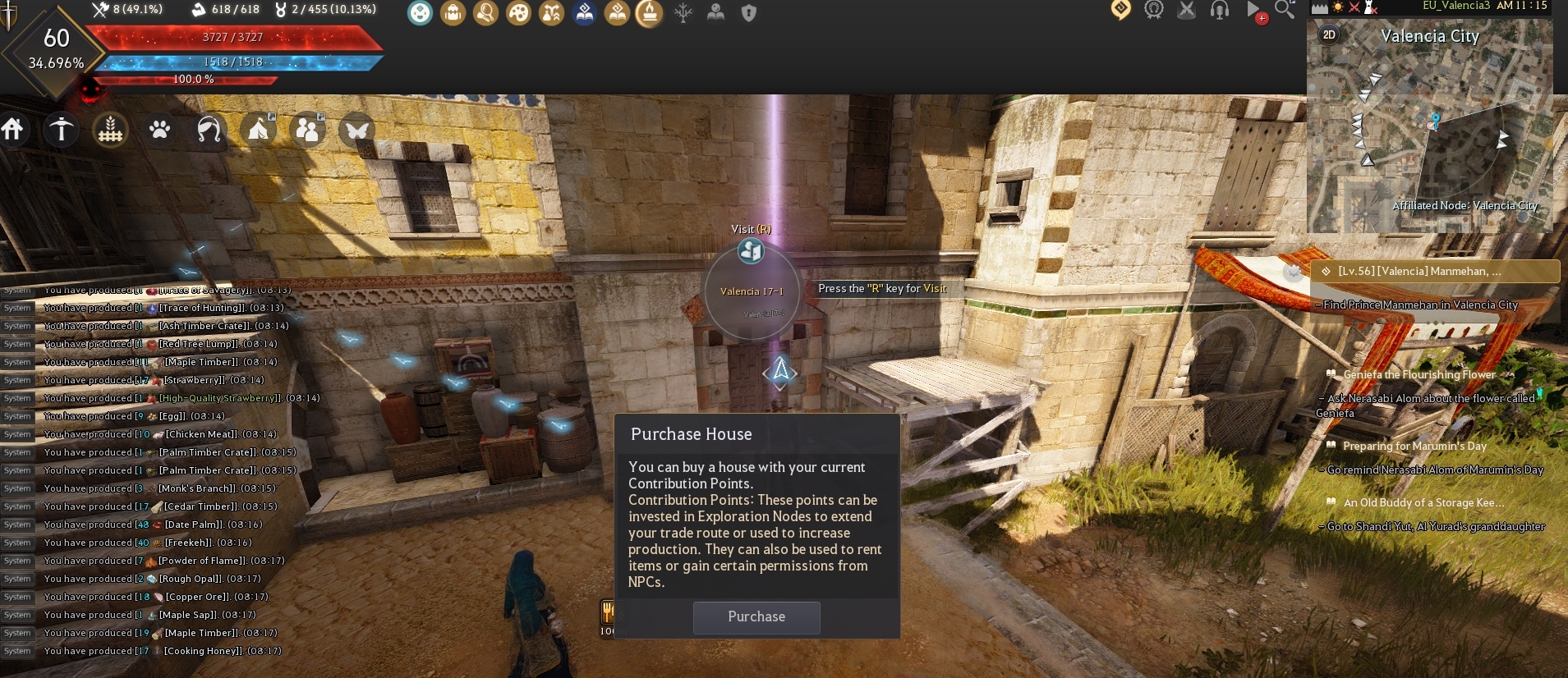Image resolution: width=1568 pixels, height=678 pixels.
Task: Open the backpack buff icon in the top bar
Action: point(453,12)
